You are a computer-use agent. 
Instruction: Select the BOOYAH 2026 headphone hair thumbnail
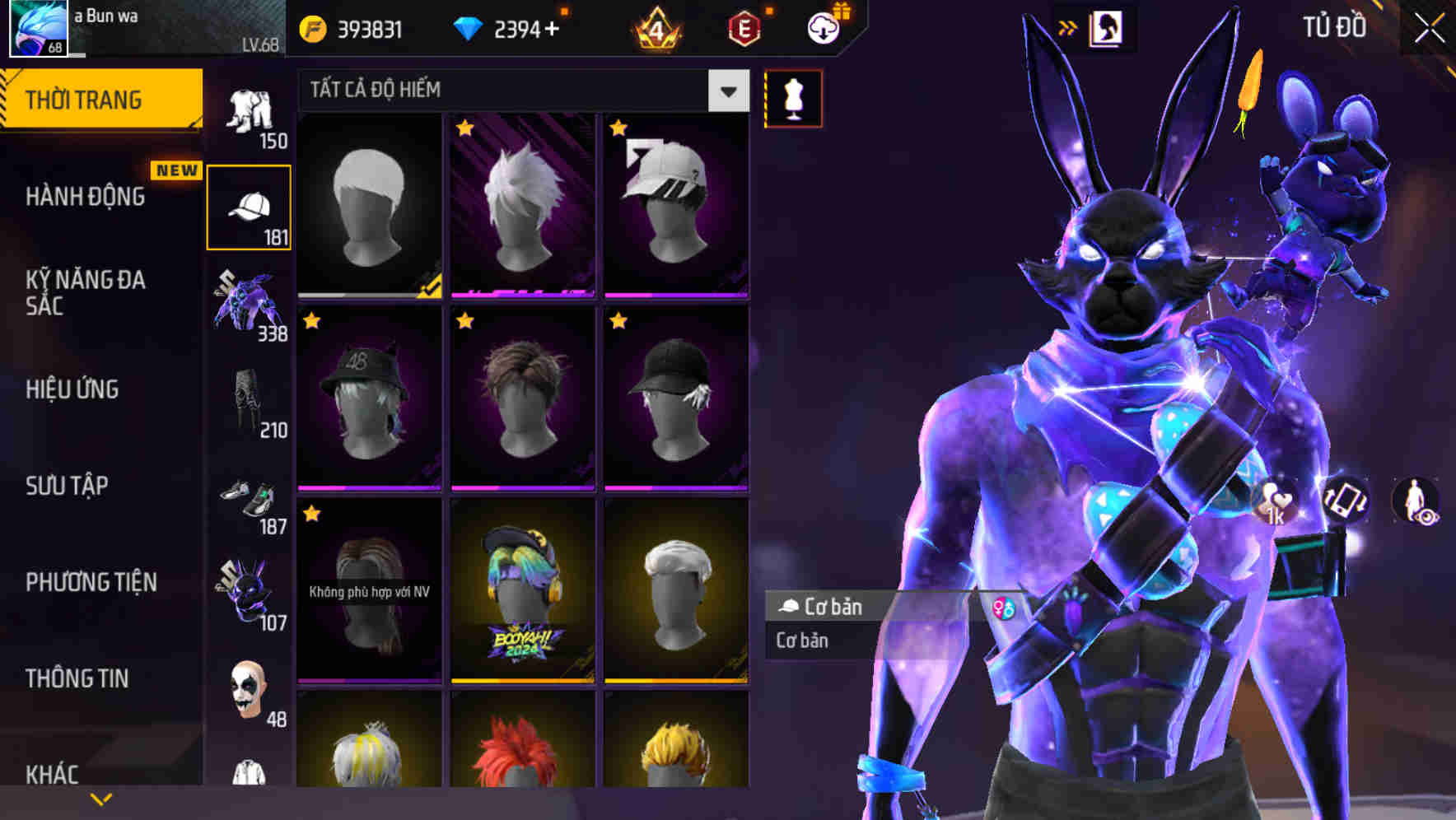pos(523,593)
